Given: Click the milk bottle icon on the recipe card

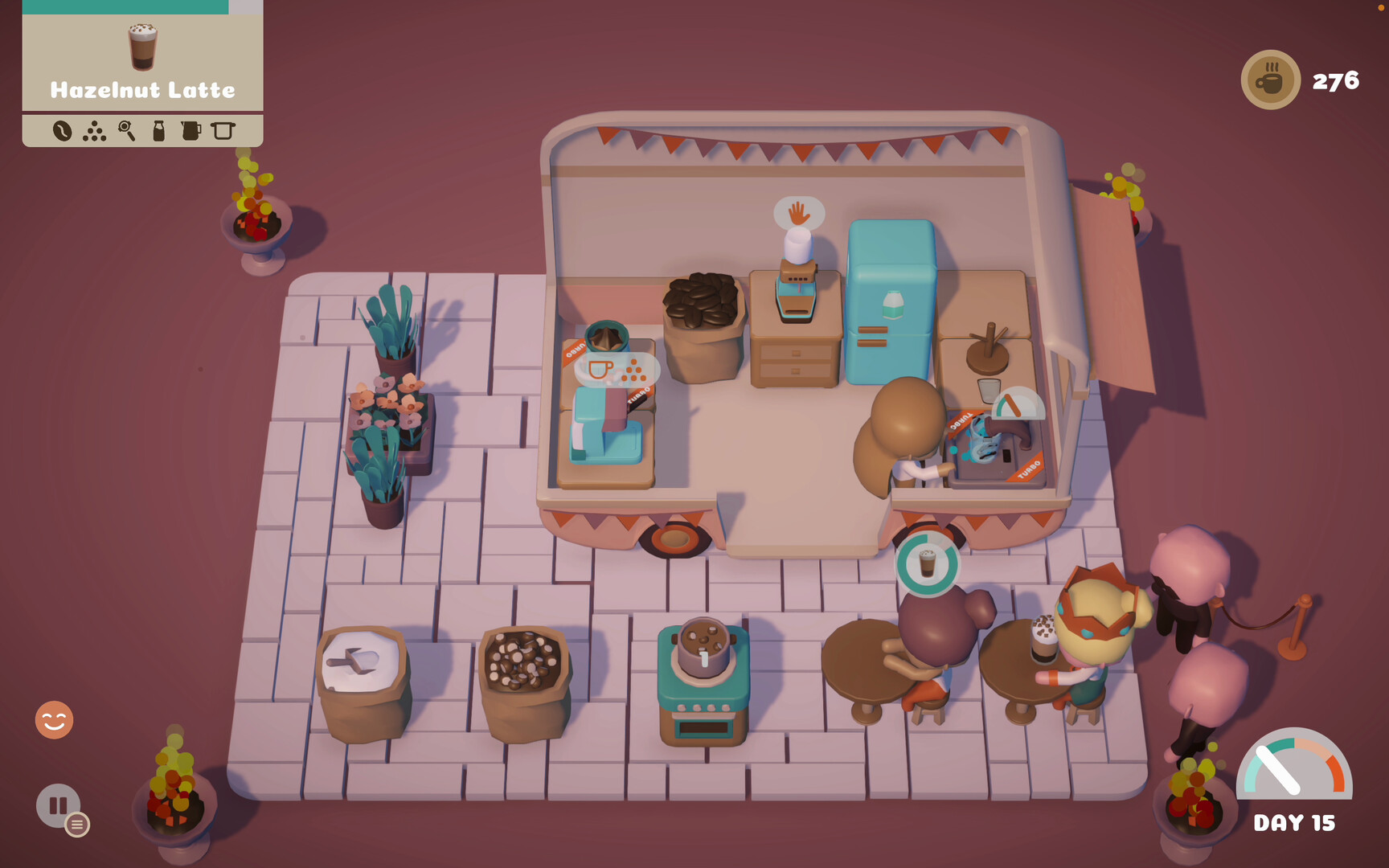Looking at the screenshot, I should 158,131.
